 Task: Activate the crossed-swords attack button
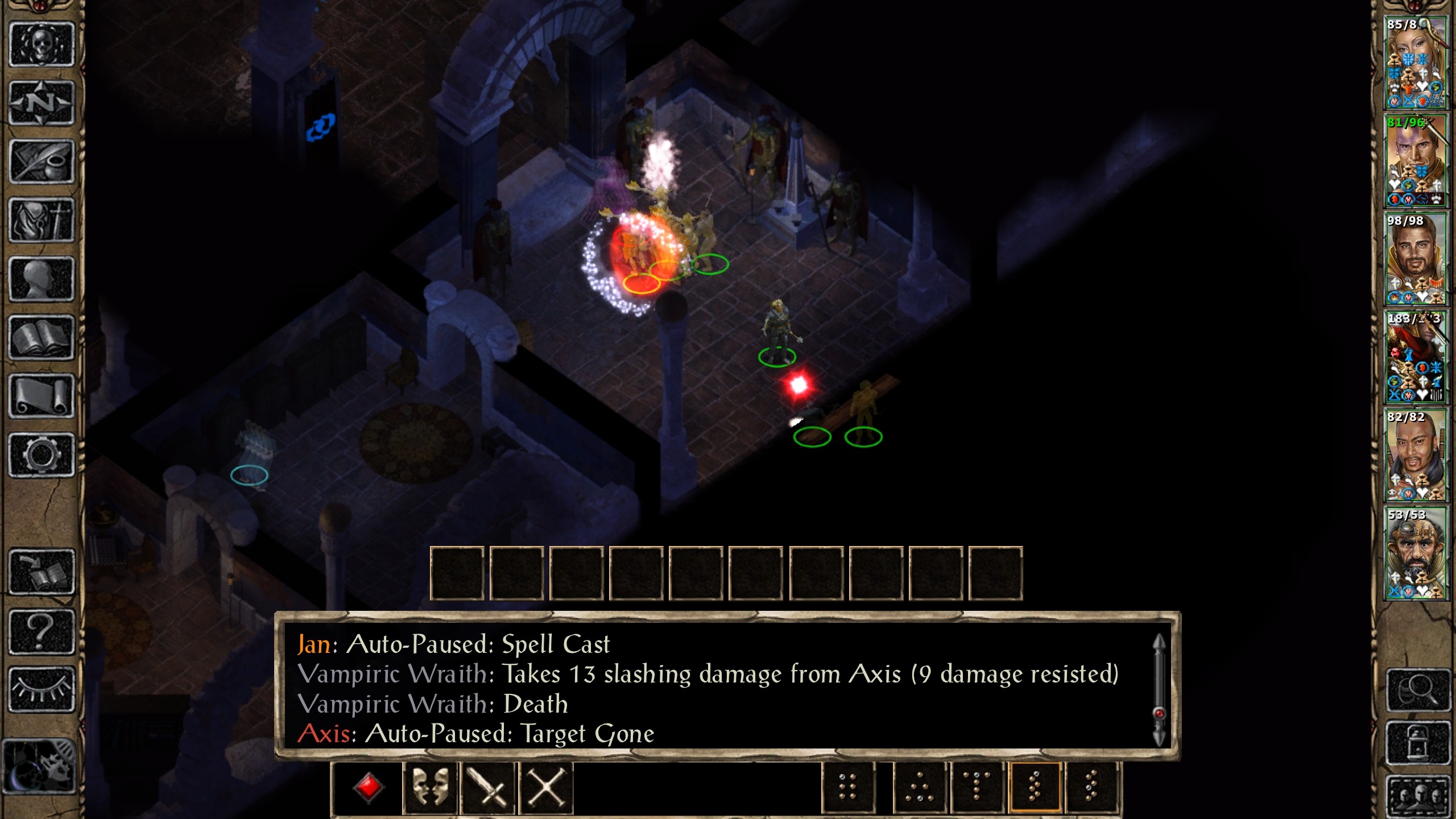pos(488,788)
